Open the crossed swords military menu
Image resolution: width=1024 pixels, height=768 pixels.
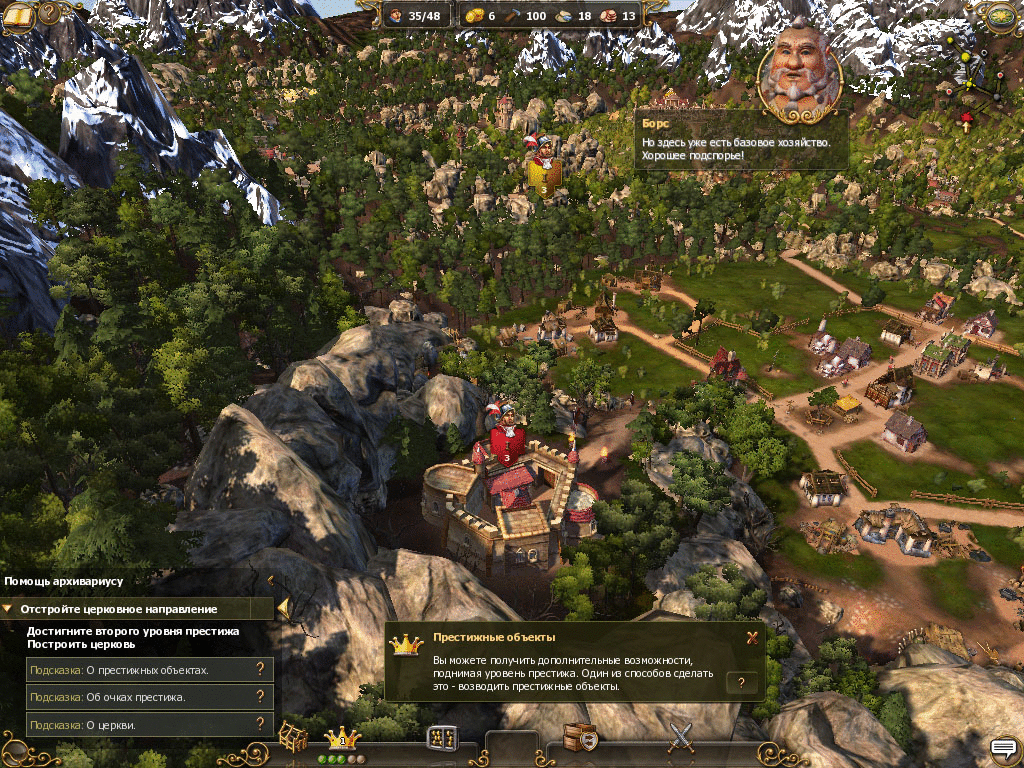coord(681,738)
